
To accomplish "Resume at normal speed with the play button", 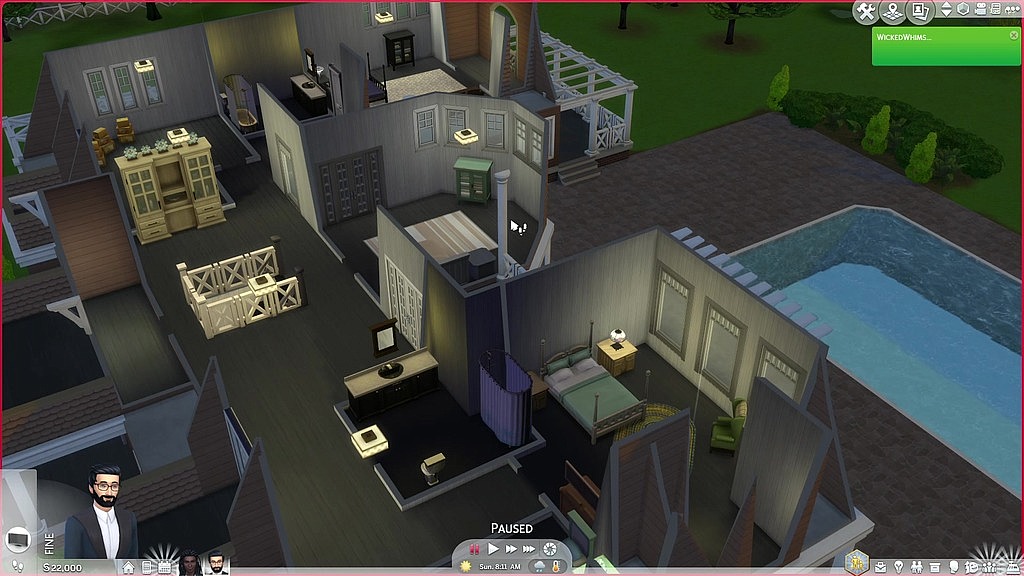I will point(493,549).
